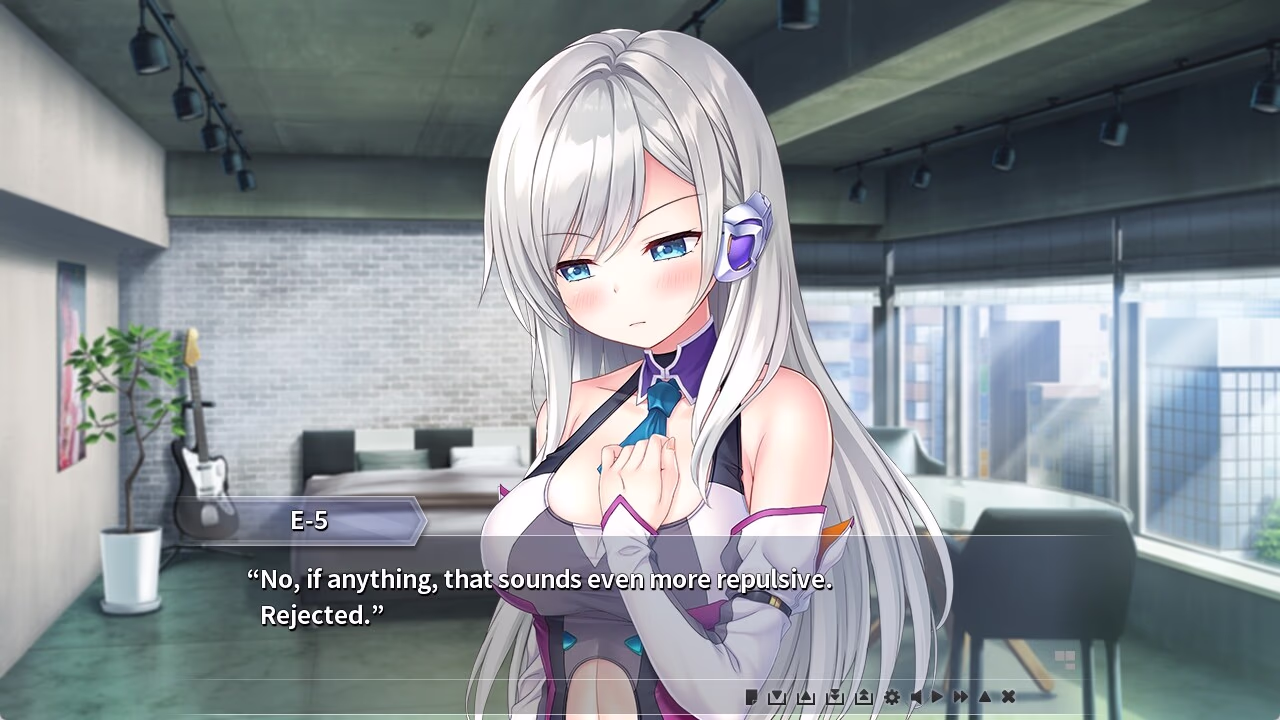
Task: Go back with the left-triangle icon
Action: [x=915, y=697]
